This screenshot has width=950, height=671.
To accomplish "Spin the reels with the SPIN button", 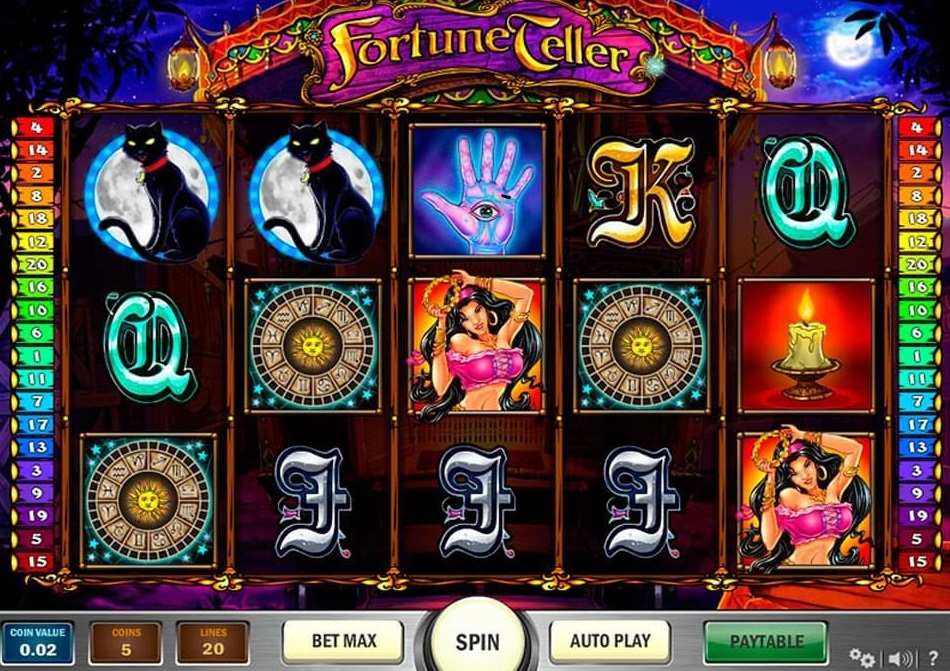I will click(x=477, y=641).
